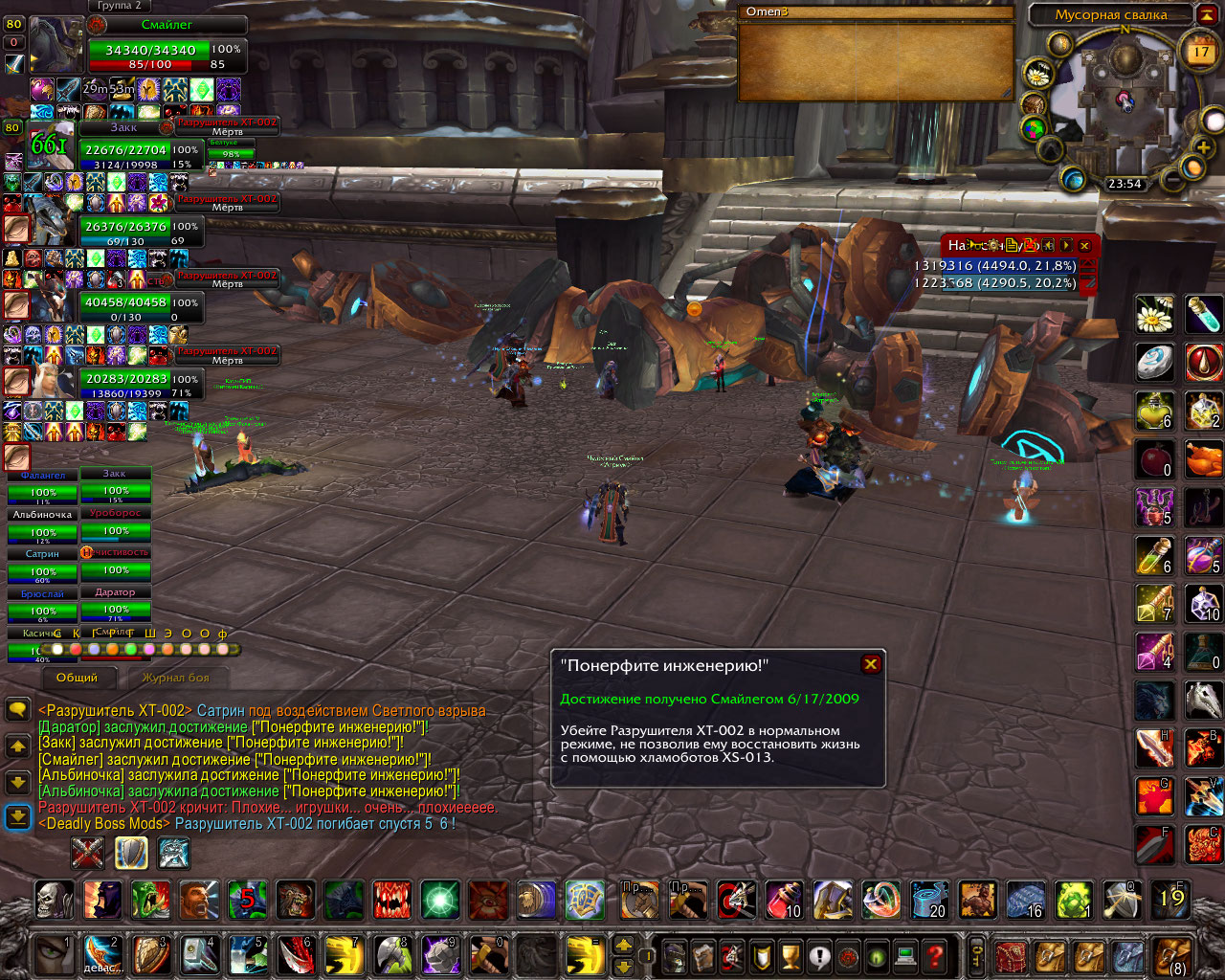The width and height of the screenshot is (1225, 980).
Task: Activate the action bar slot showing cooldown 5
Action: click(247, 900)
